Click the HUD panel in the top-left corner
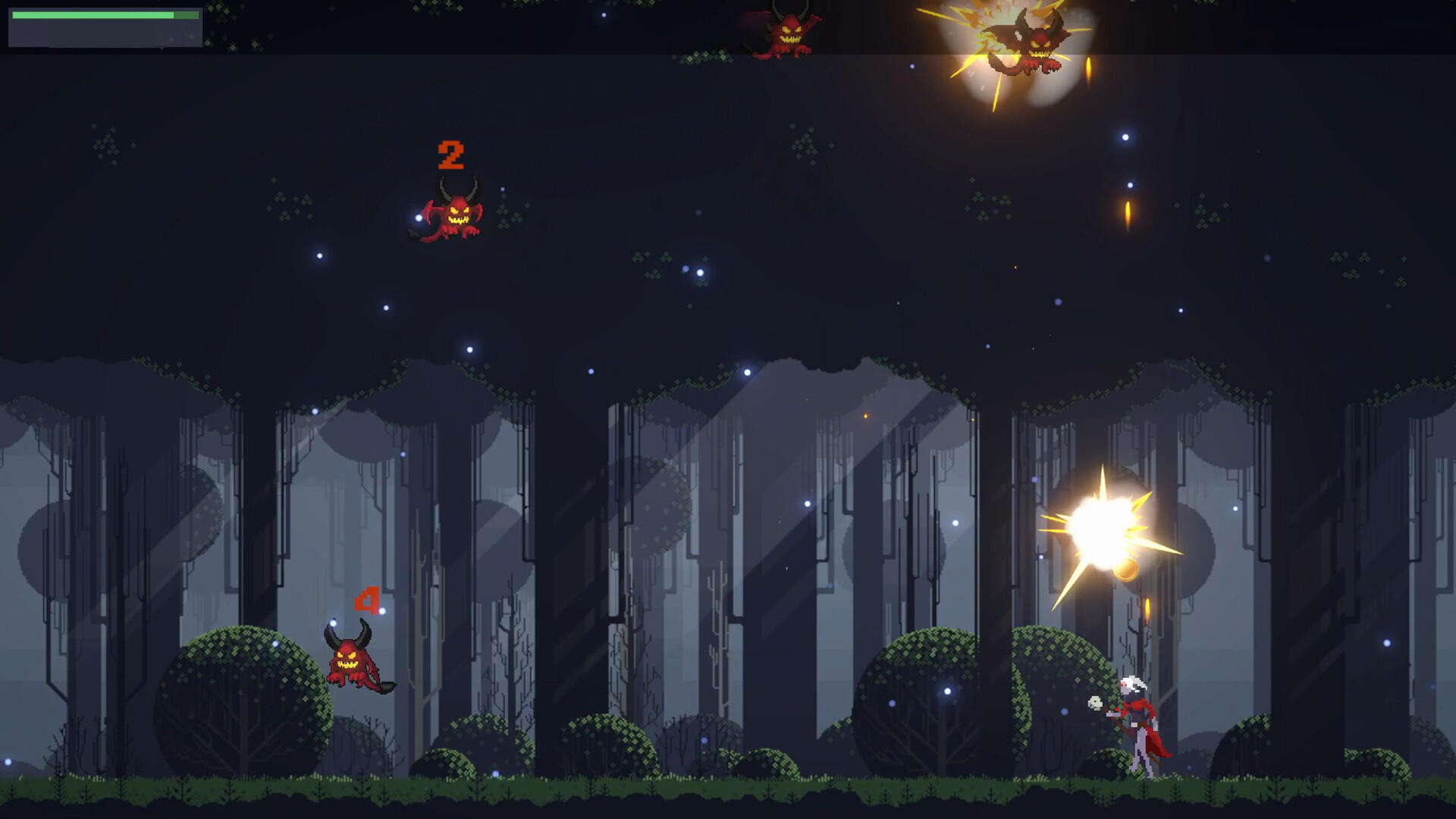This screenshot has width=1456, height=819. pos(105,30)
